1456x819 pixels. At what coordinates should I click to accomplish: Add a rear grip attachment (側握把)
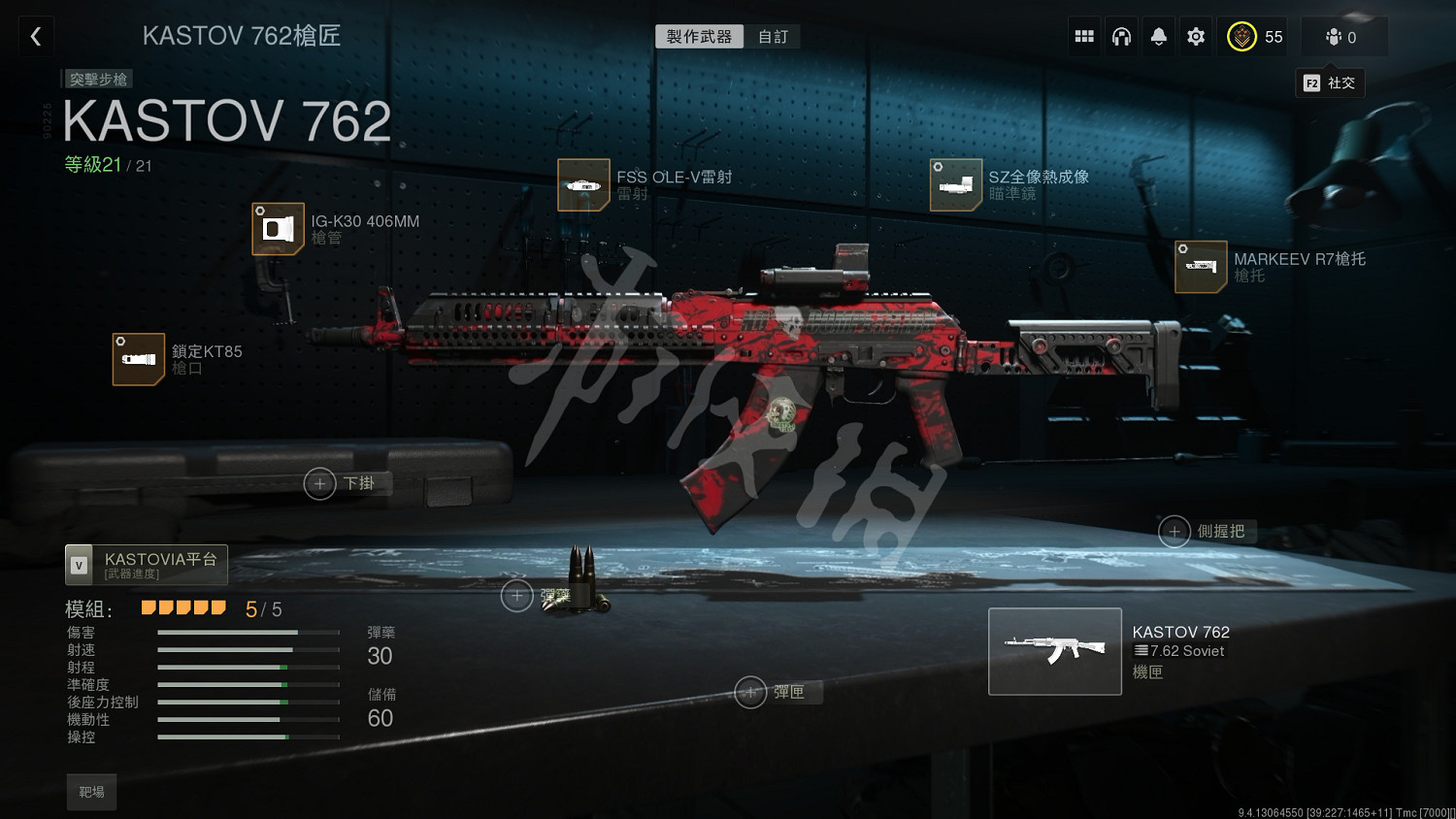click(1175, 532)
